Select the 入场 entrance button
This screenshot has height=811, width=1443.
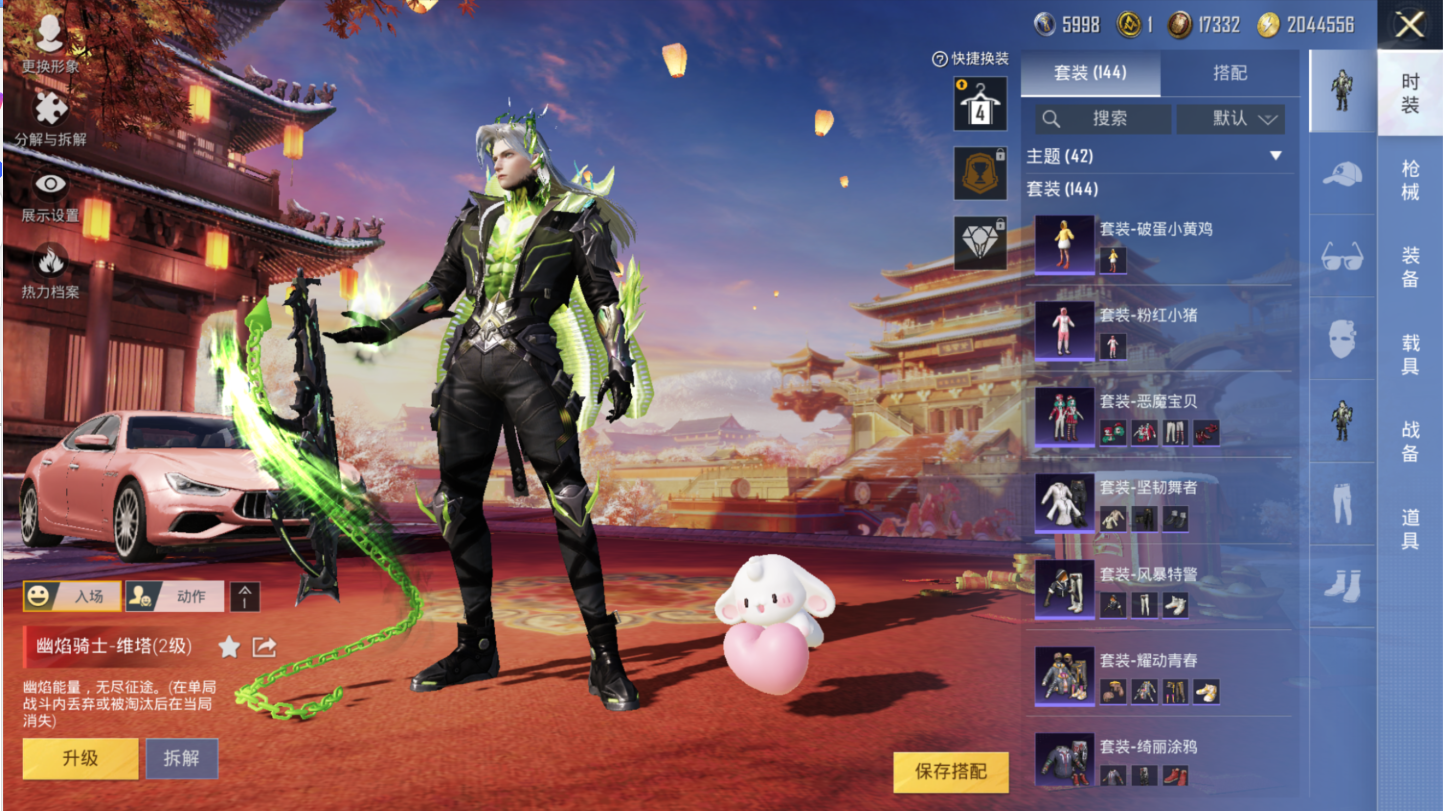72,596
